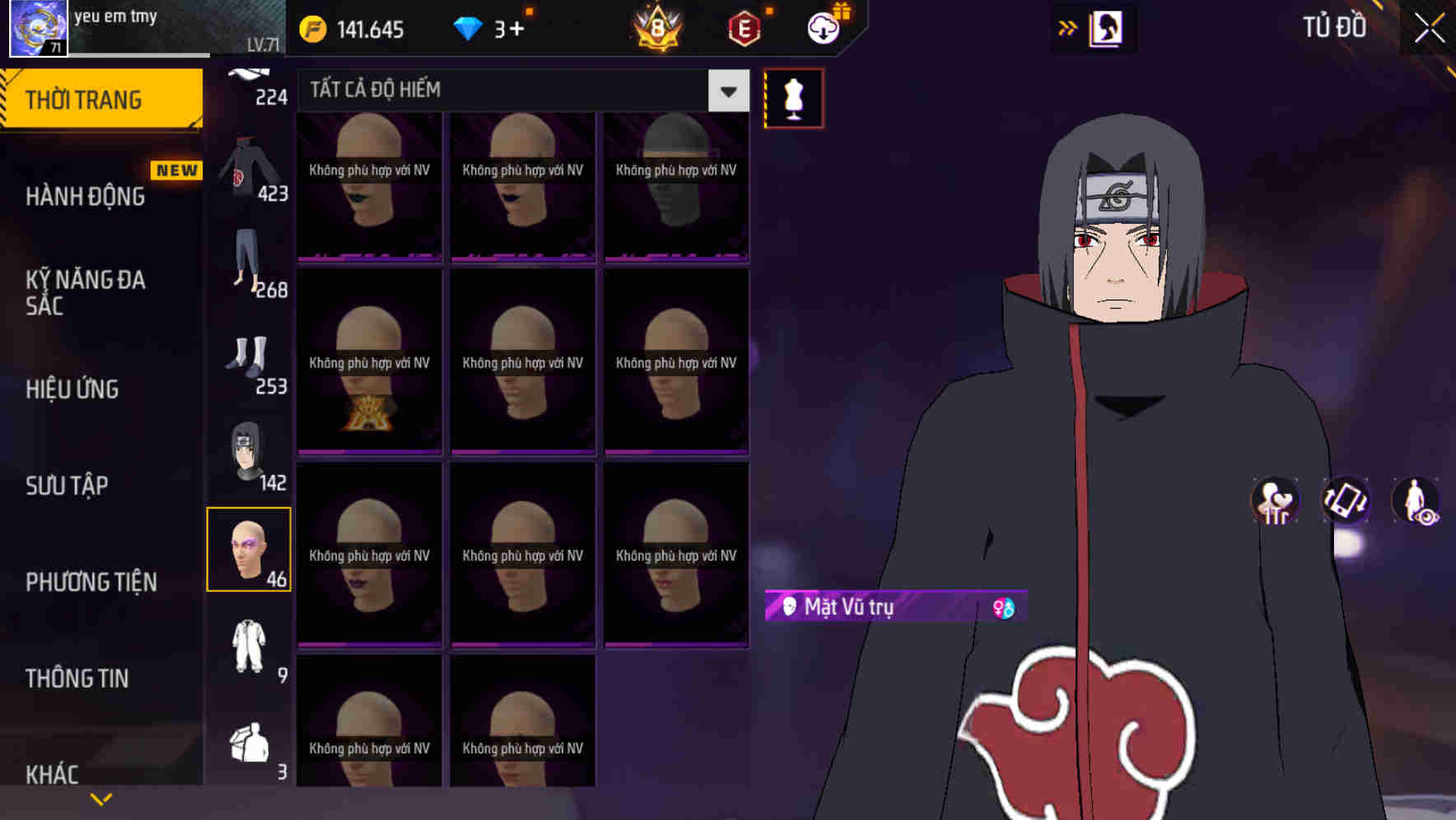Expand the yellow chevron below KHÁC
The height and width of the screenshot is (820, 1456).
tap(102, 797)
